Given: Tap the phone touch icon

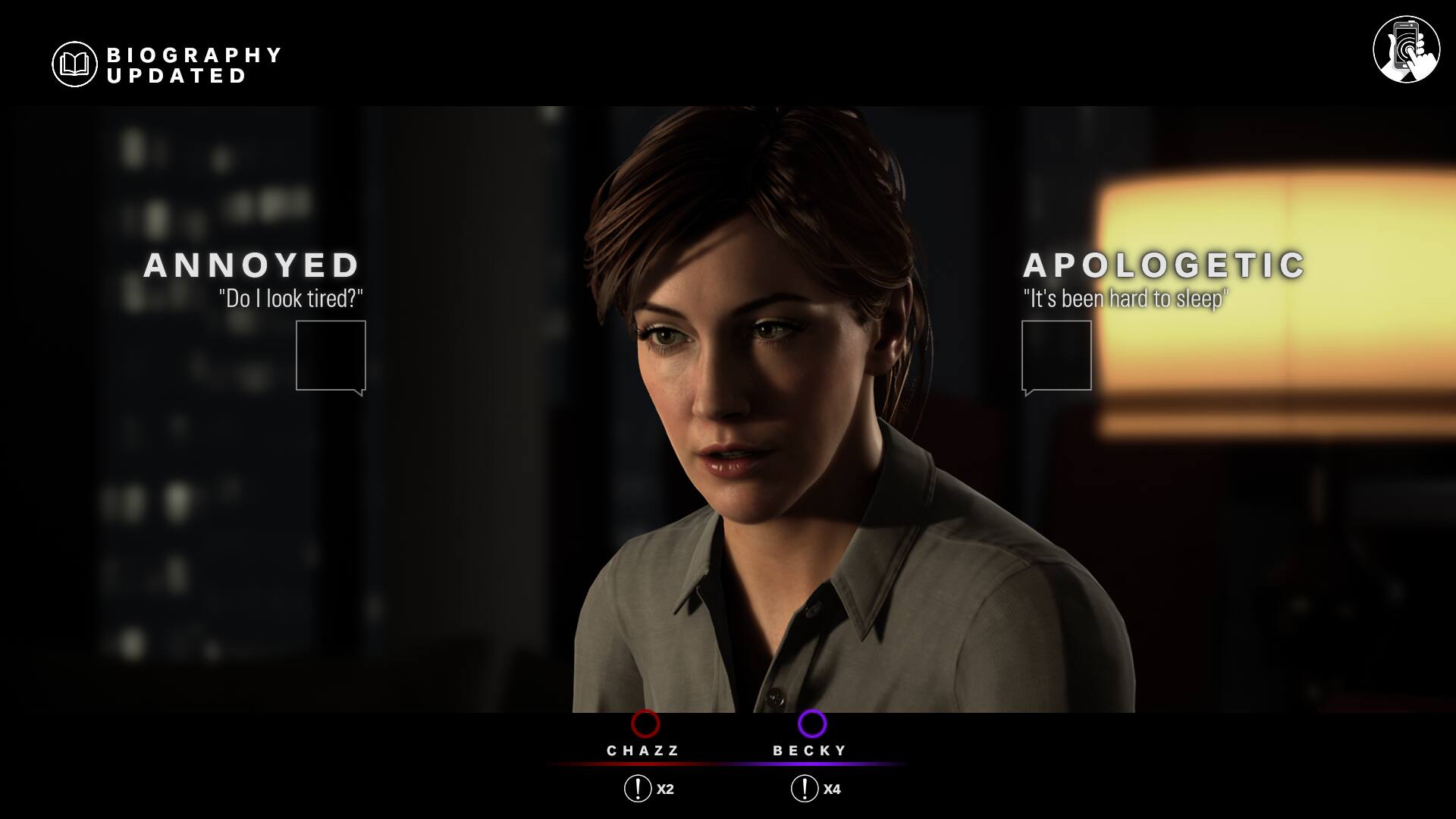Looking at the screenshot, I should tap(1406, 49).
